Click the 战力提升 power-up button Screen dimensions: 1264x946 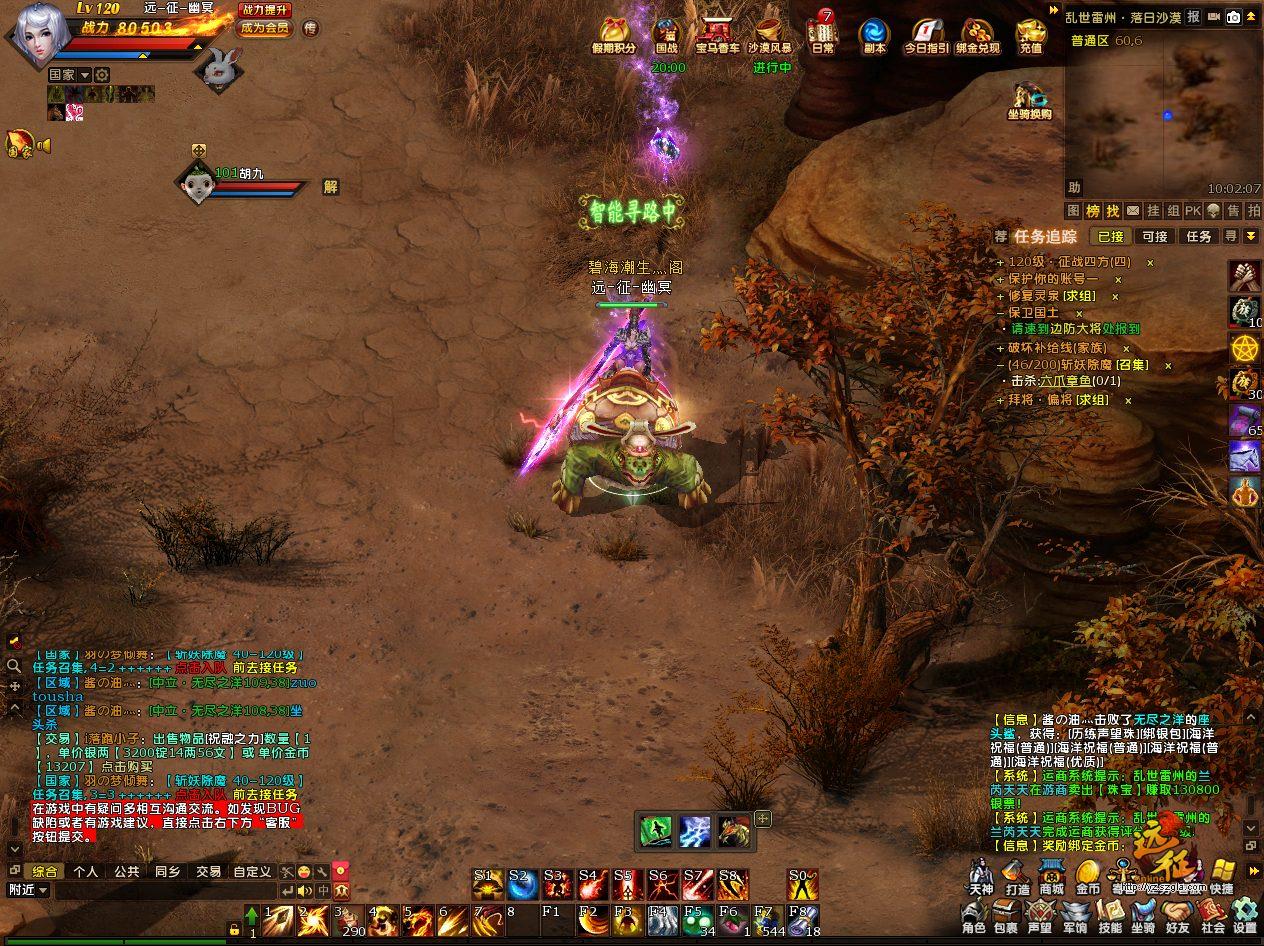pyautogui.click(x=265, y=10)
